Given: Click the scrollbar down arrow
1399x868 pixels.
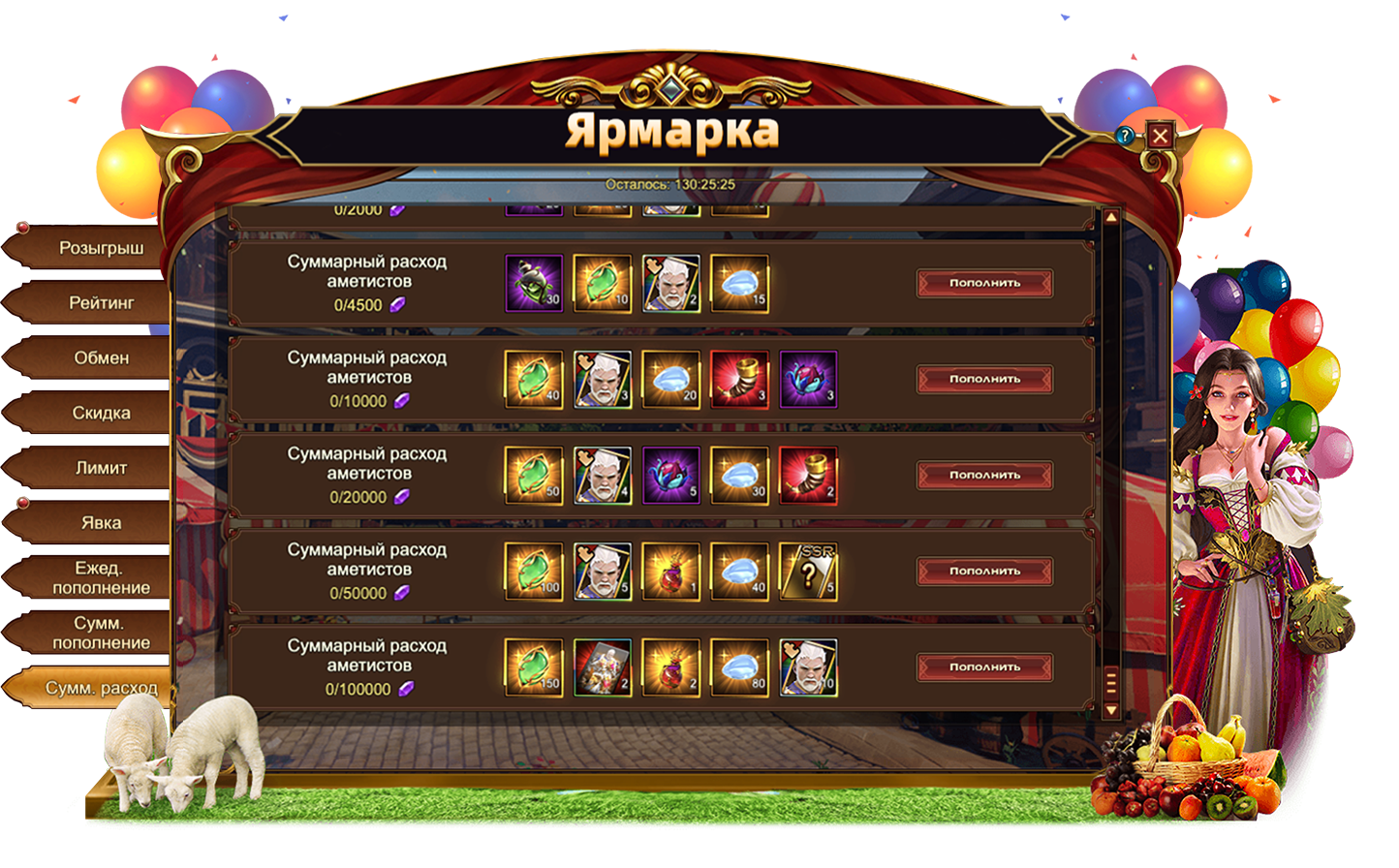Looking at the screenshot, I should (x=1111, y=710).
